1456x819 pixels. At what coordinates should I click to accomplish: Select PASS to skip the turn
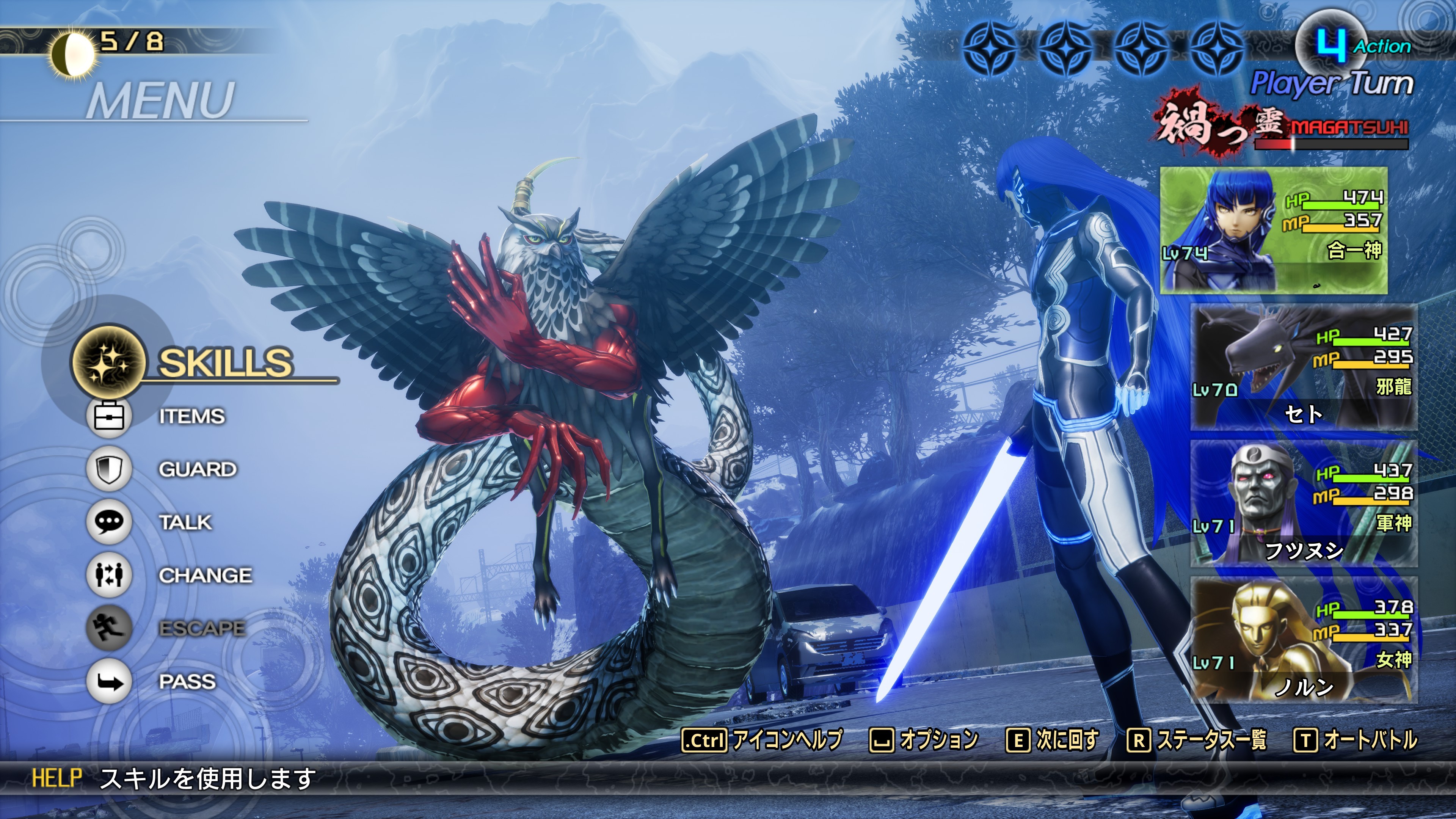[x=187, y=682]
